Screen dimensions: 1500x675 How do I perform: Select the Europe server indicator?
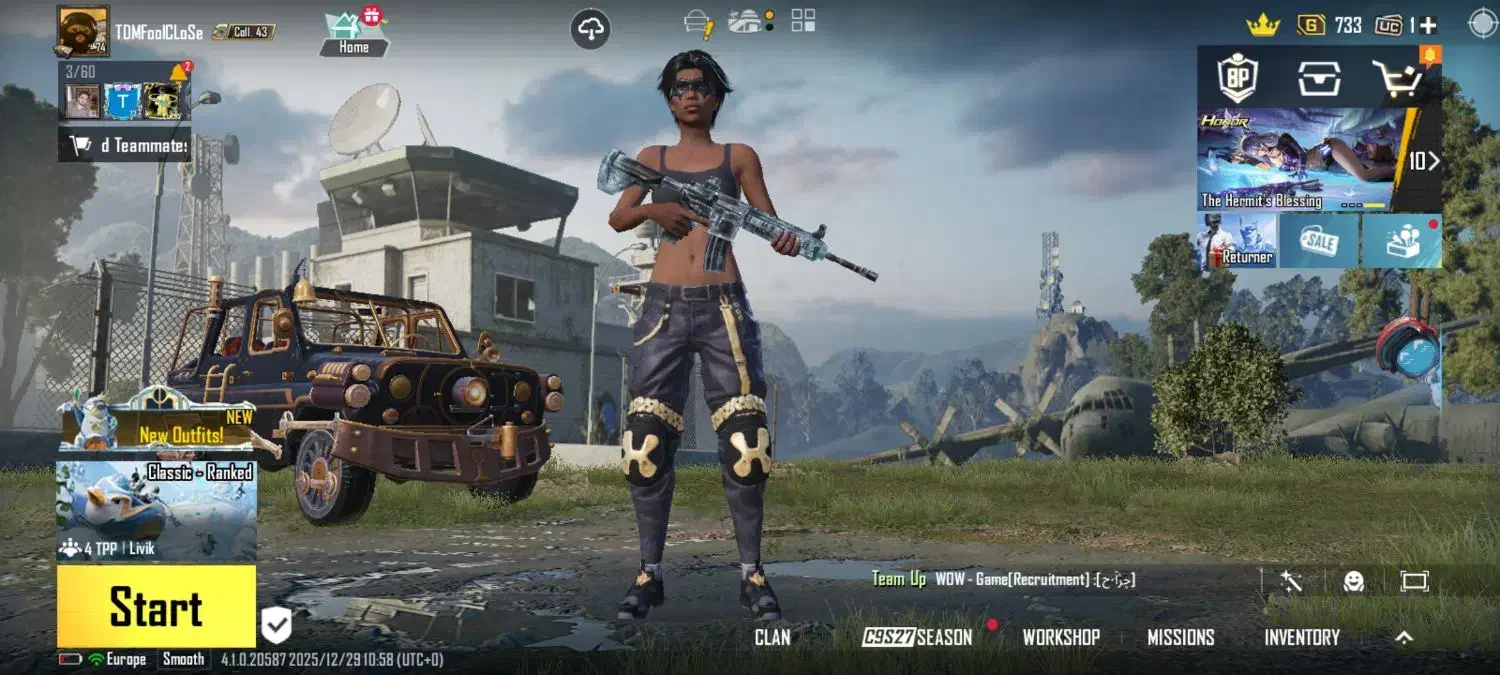tap(117, 659)
